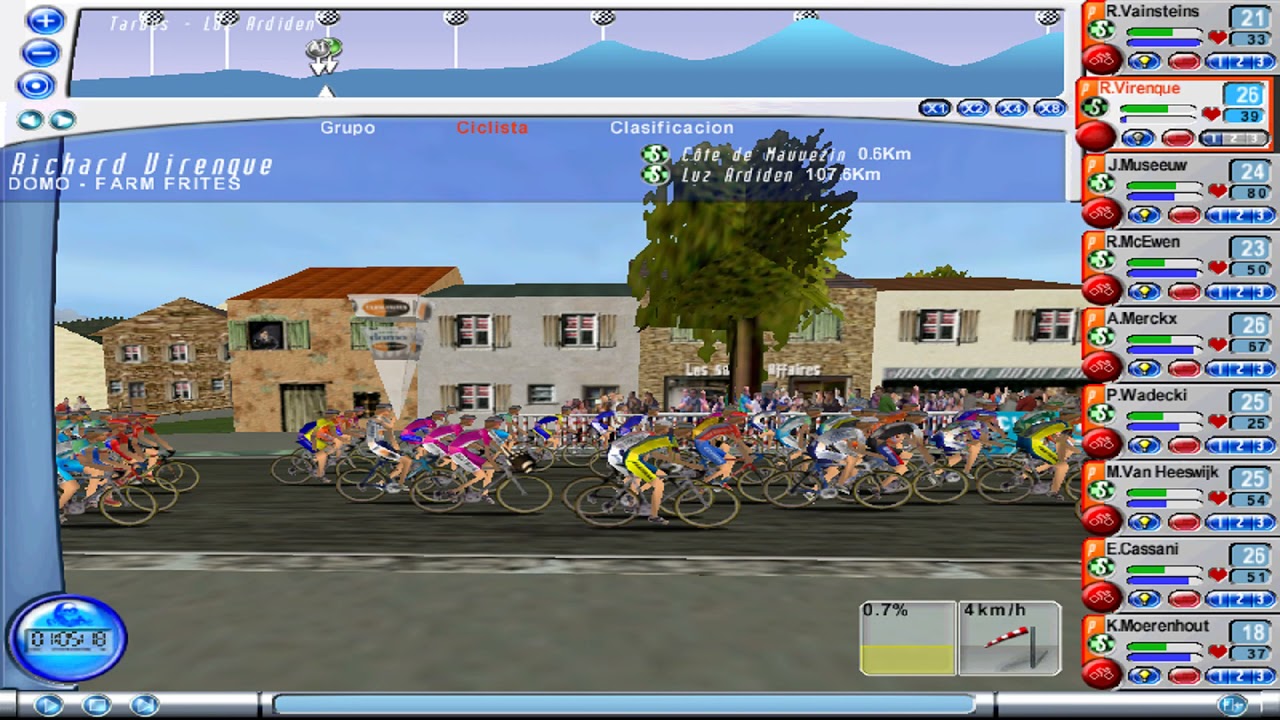Switch to the Grupo view tab
The width and height of the screenshot is (1280, 720).
point(347,128)
